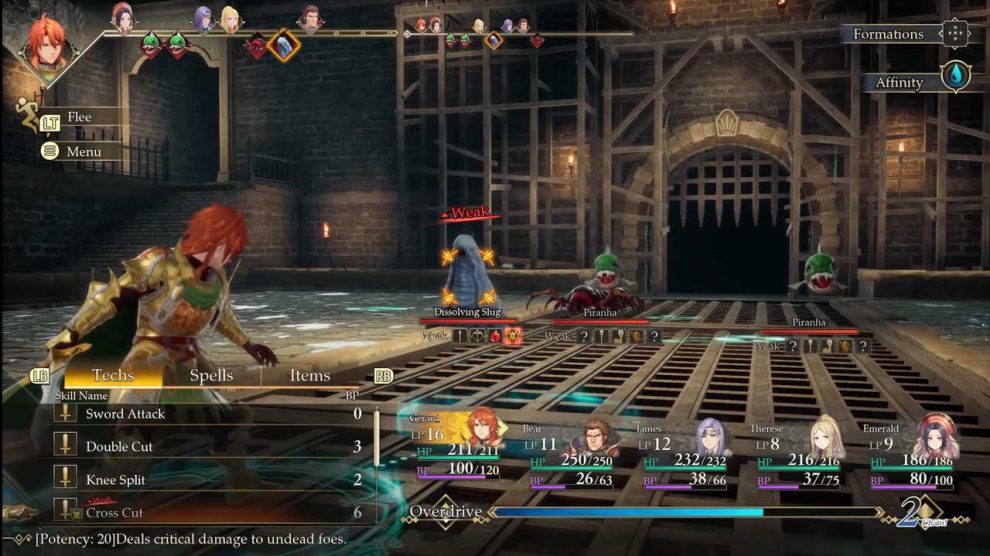Screen dimensions: 990x556
Task: Select James's party status panel
Action: [x=684, y=453]
